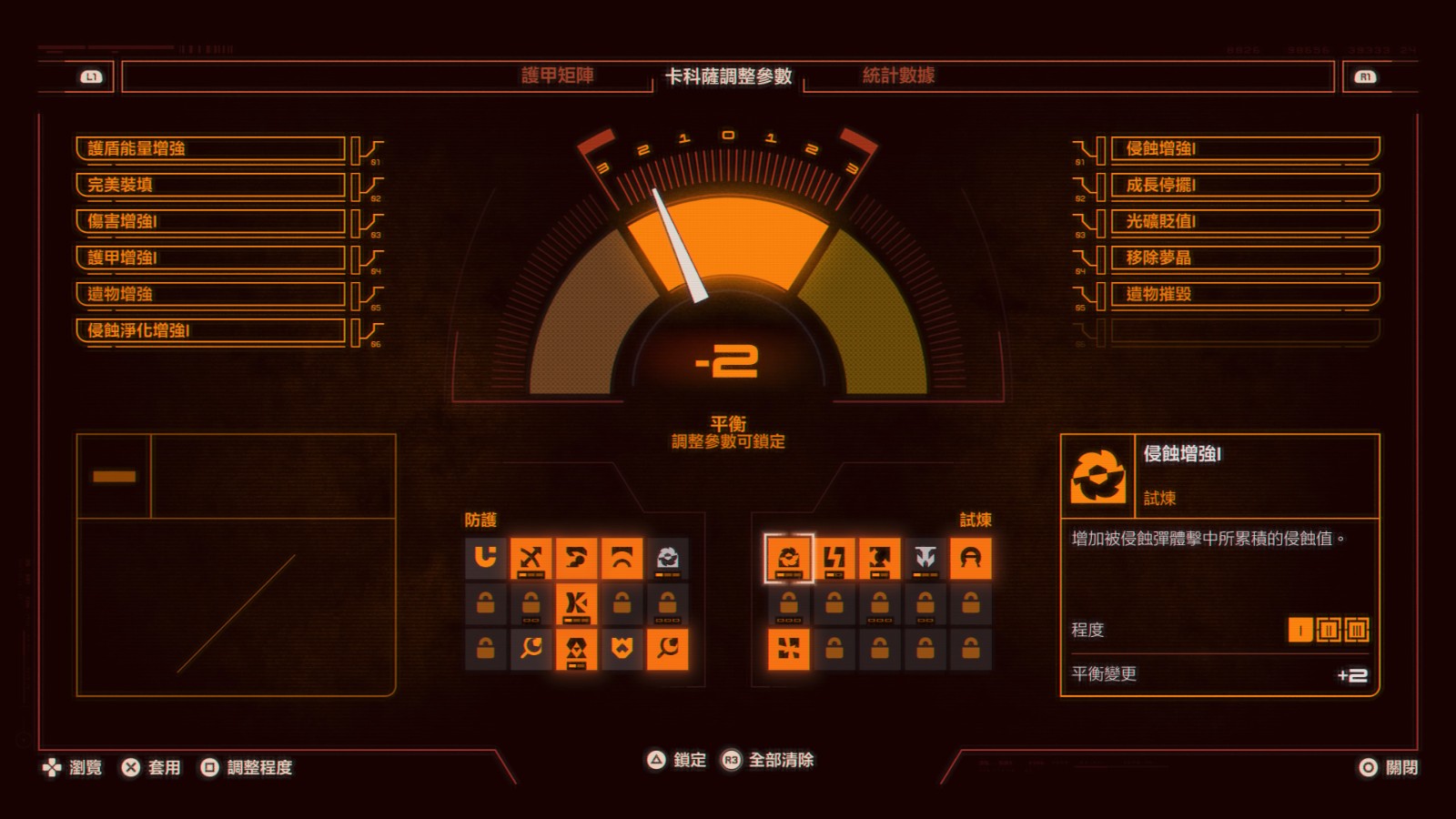Click the 鎖定 lock option
This screenshot has width=1456, height=819.
[x=676, y=760]
